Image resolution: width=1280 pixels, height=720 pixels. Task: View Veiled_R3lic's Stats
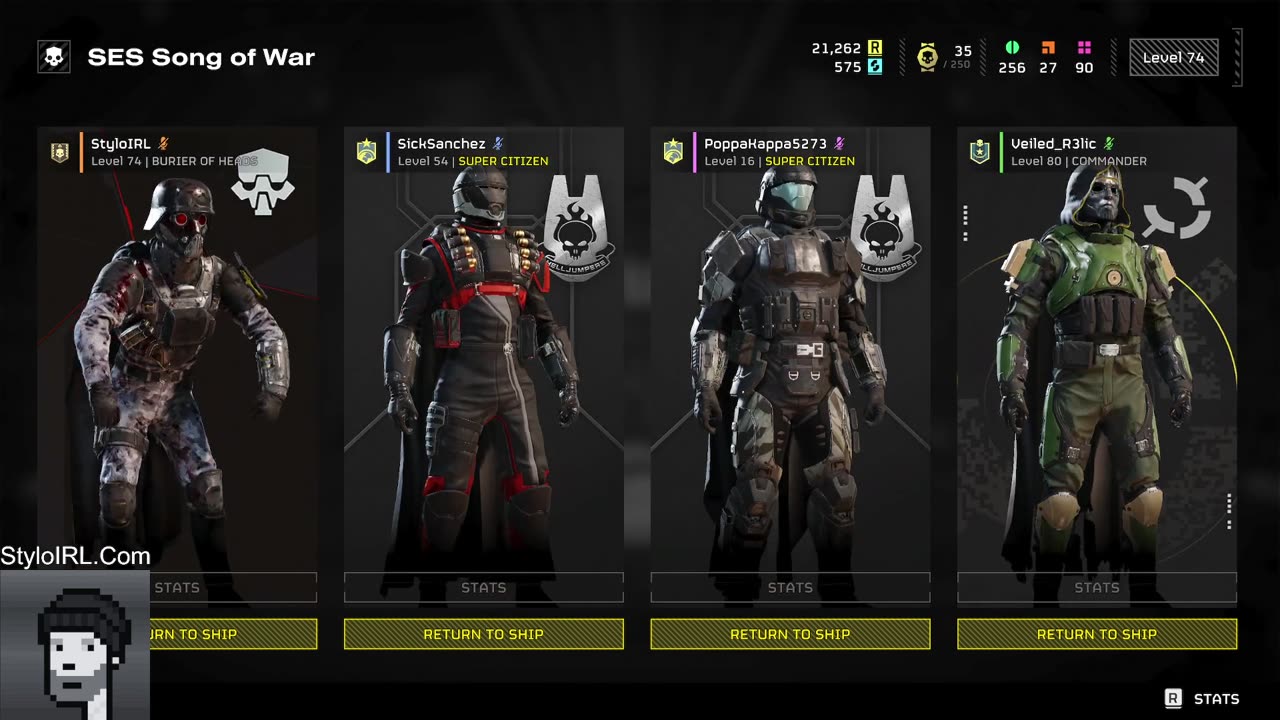pyautogui.click(x=1096, y=588)
